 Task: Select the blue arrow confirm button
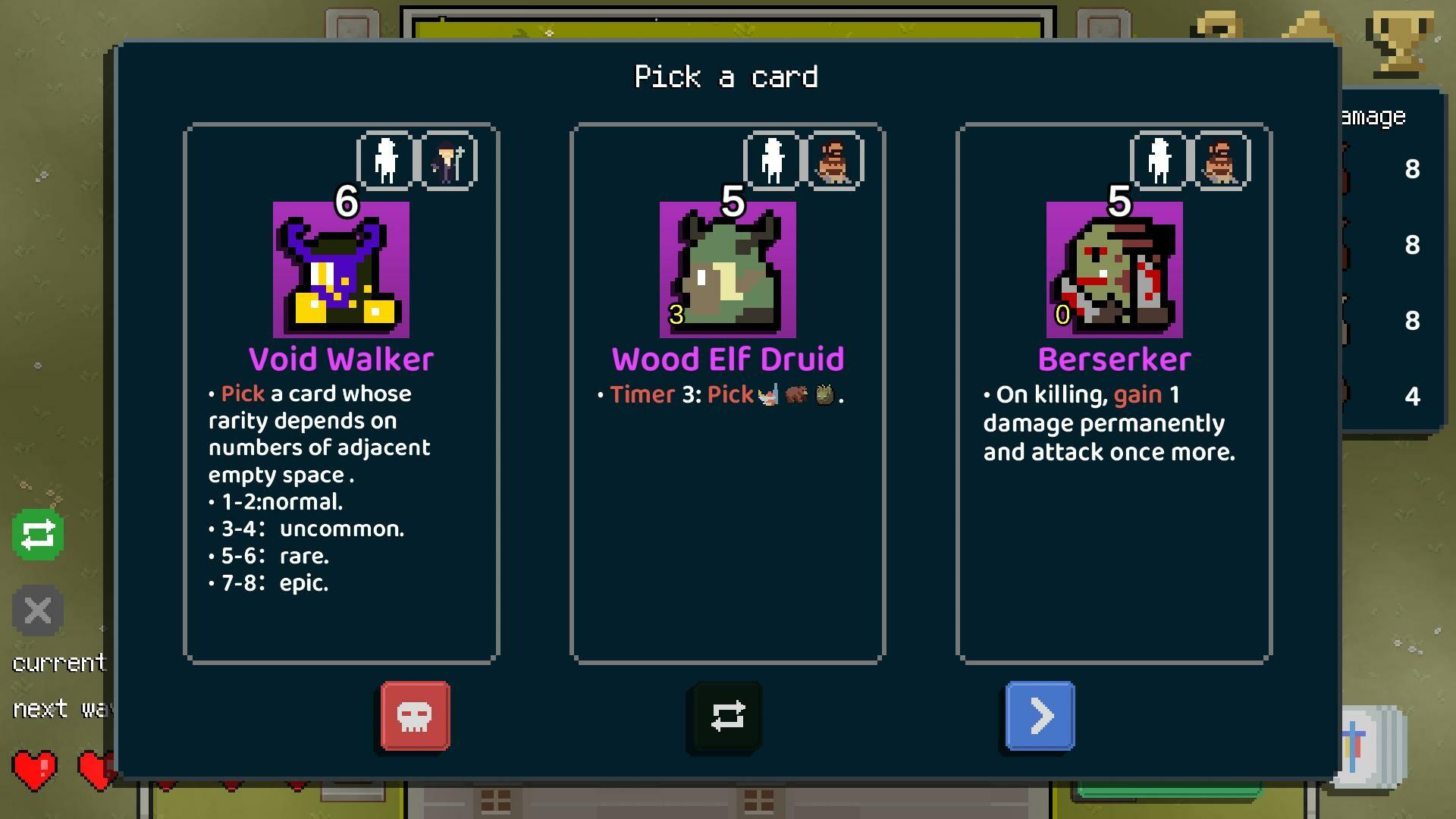coord(1039,716)
